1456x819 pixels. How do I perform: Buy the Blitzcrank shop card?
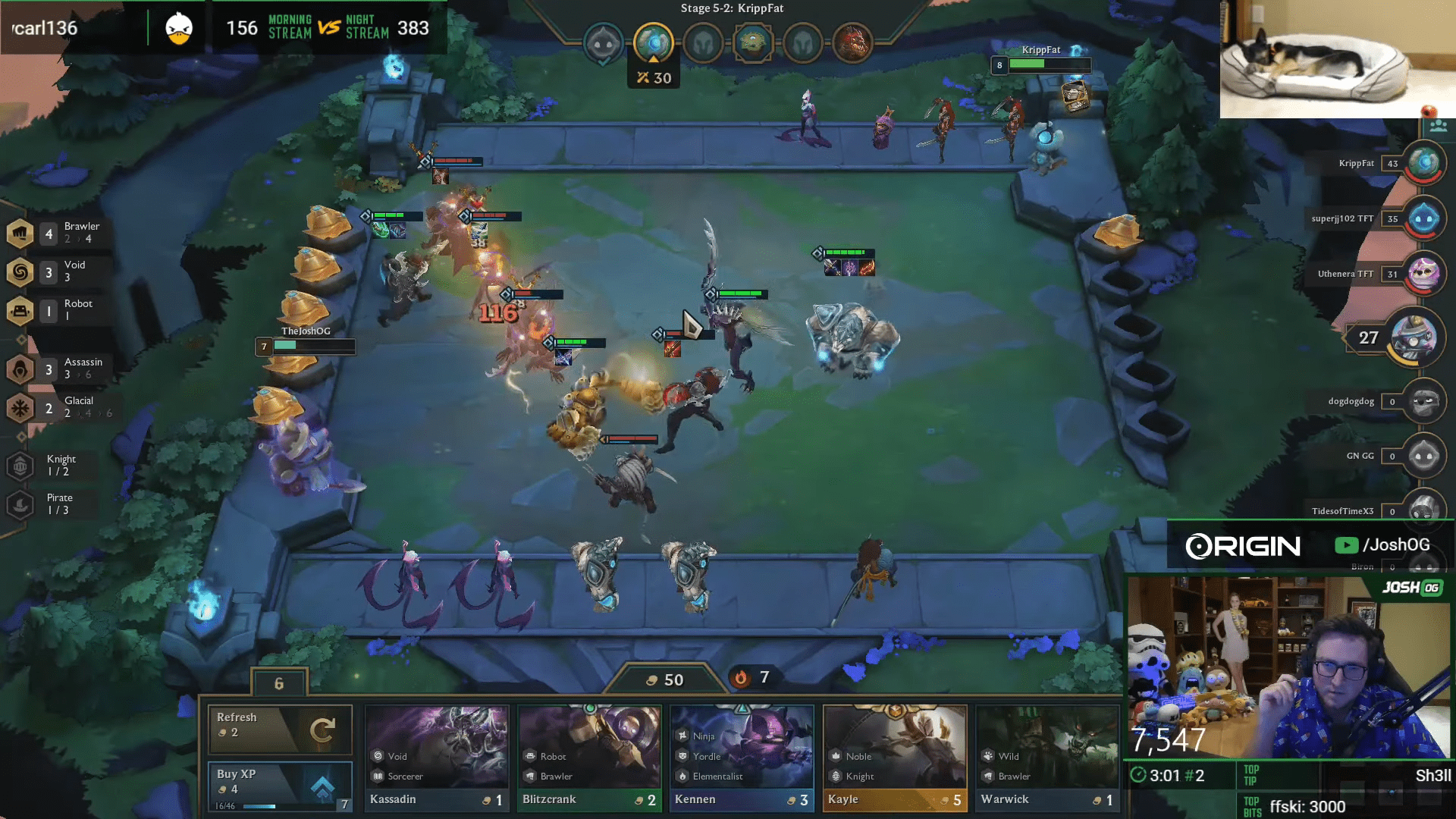pos(589,758)
